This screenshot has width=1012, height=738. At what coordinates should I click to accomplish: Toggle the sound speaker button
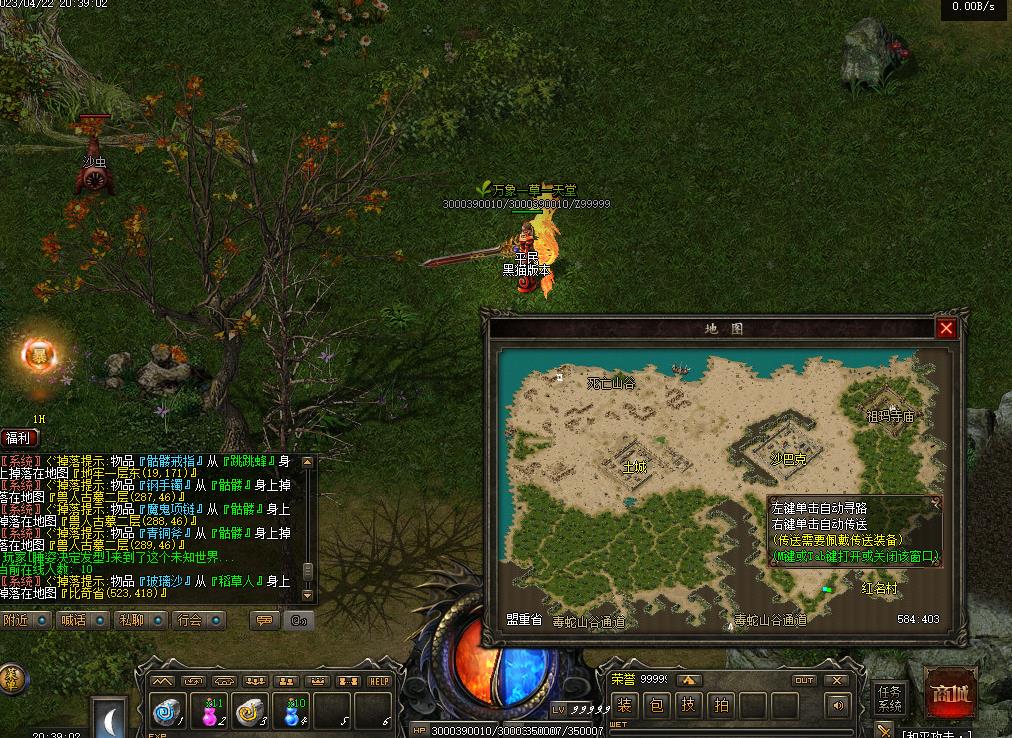pyautogui.click(x=837, y=706)
